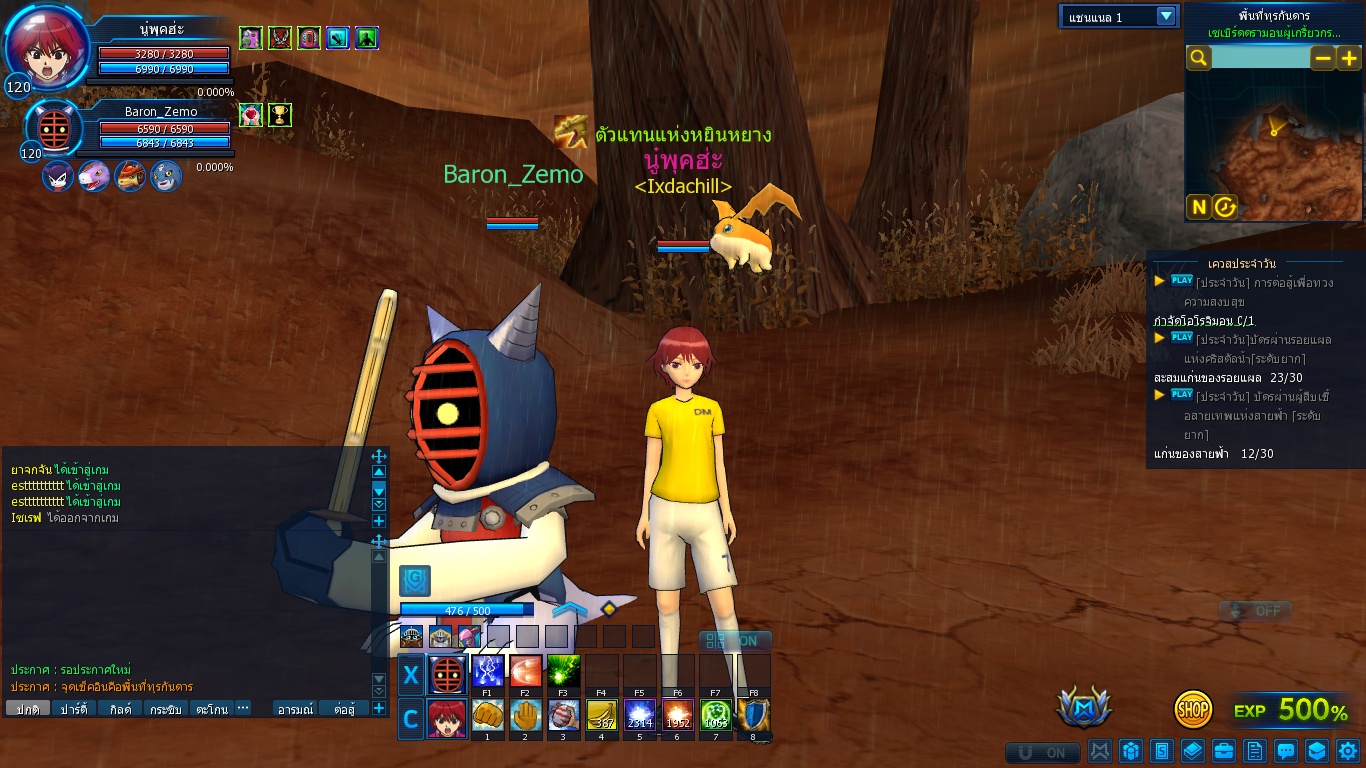Toggle the magnet ON switch
This screenshot has width=1366, height=768.
1043,752
